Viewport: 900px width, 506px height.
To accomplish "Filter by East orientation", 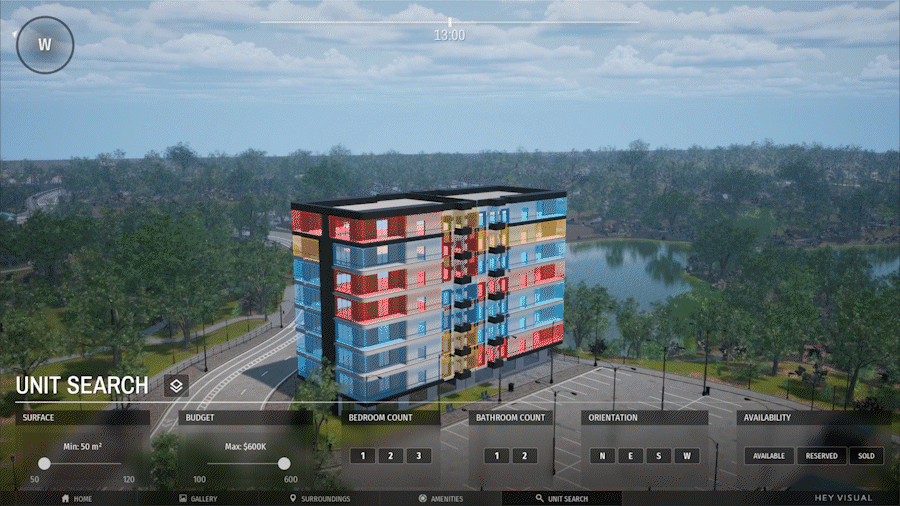I will point(630,456).
